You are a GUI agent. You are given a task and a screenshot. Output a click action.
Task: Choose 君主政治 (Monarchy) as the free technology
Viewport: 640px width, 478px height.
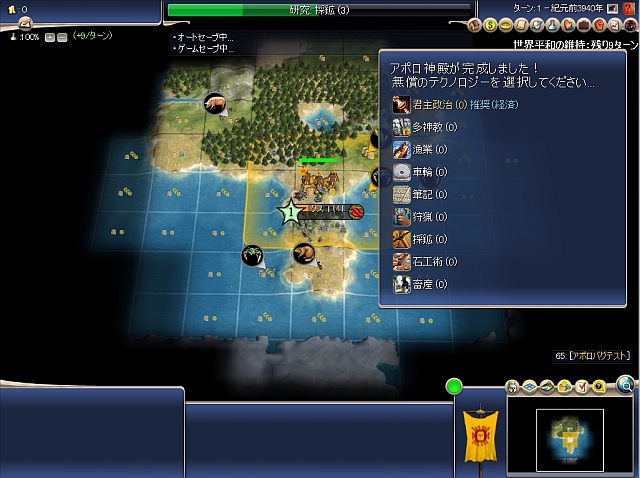point(431,104)
